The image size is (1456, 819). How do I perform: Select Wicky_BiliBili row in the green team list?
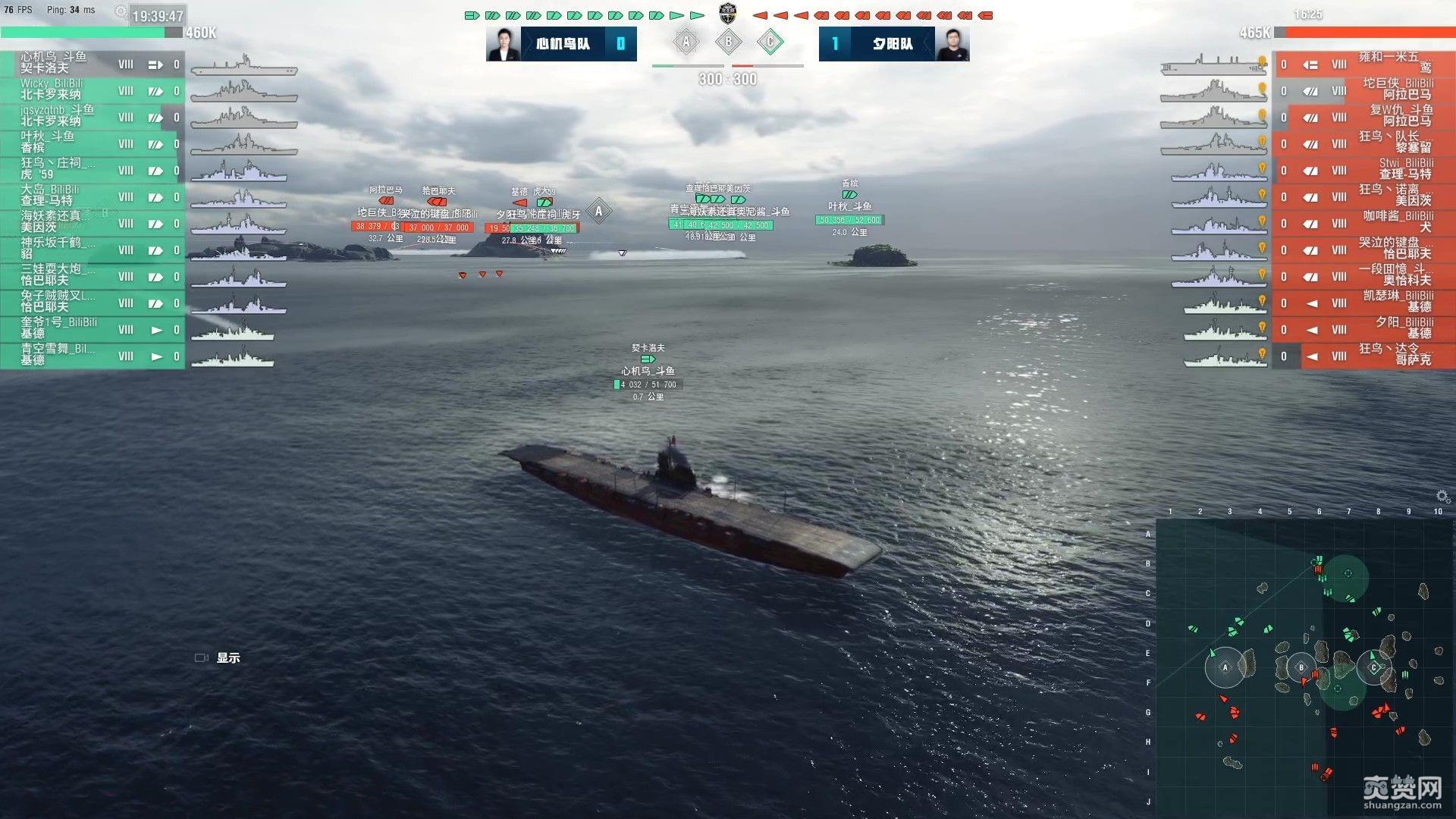coord(91,90)
